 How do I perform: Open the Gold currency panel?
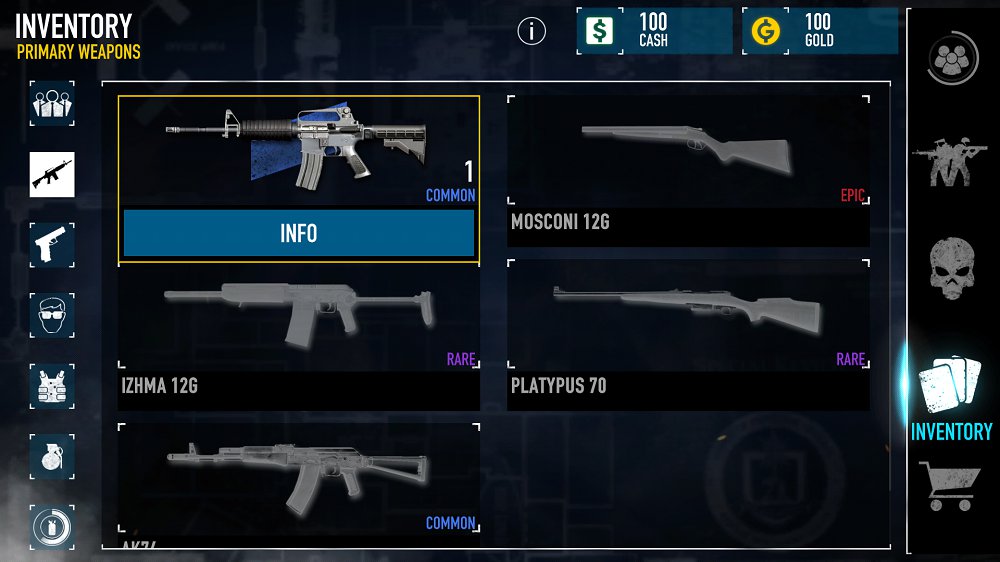(x=820, y=31)
